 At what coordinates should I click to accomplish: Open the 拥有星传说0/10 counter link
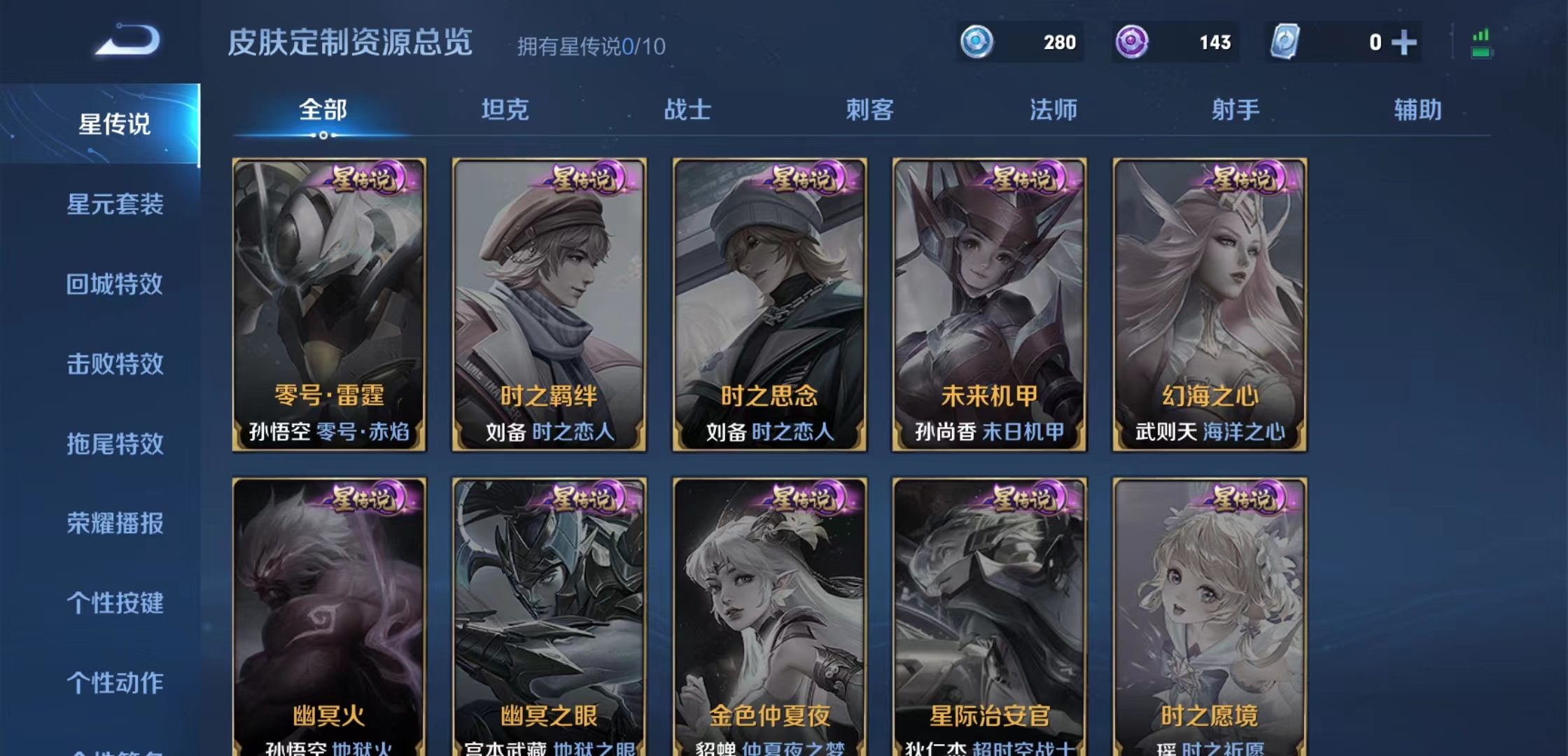coord(589,47)
